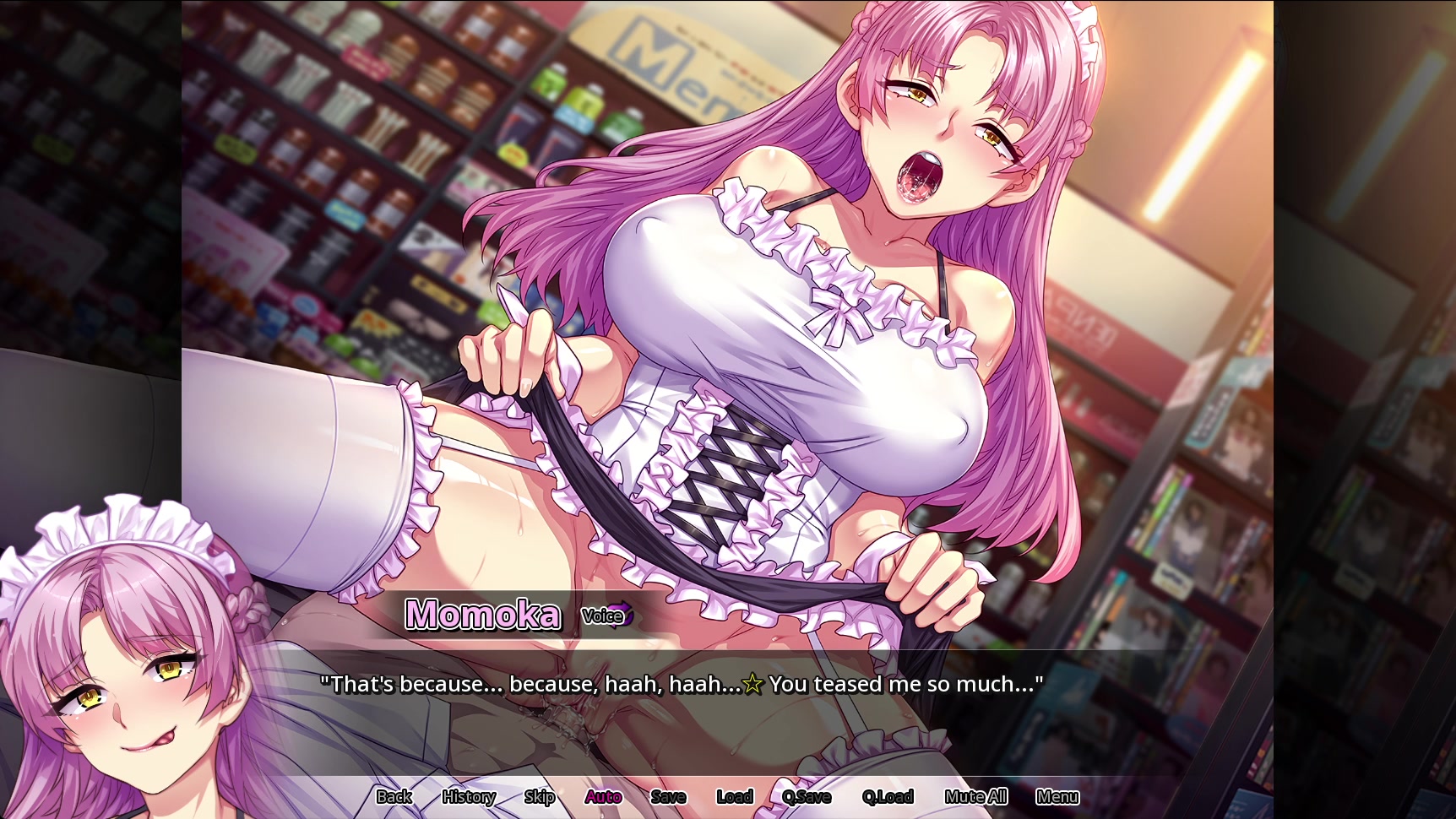1456x819 pixels.
Task: Open the game Menu
Action: (1057, 796)
